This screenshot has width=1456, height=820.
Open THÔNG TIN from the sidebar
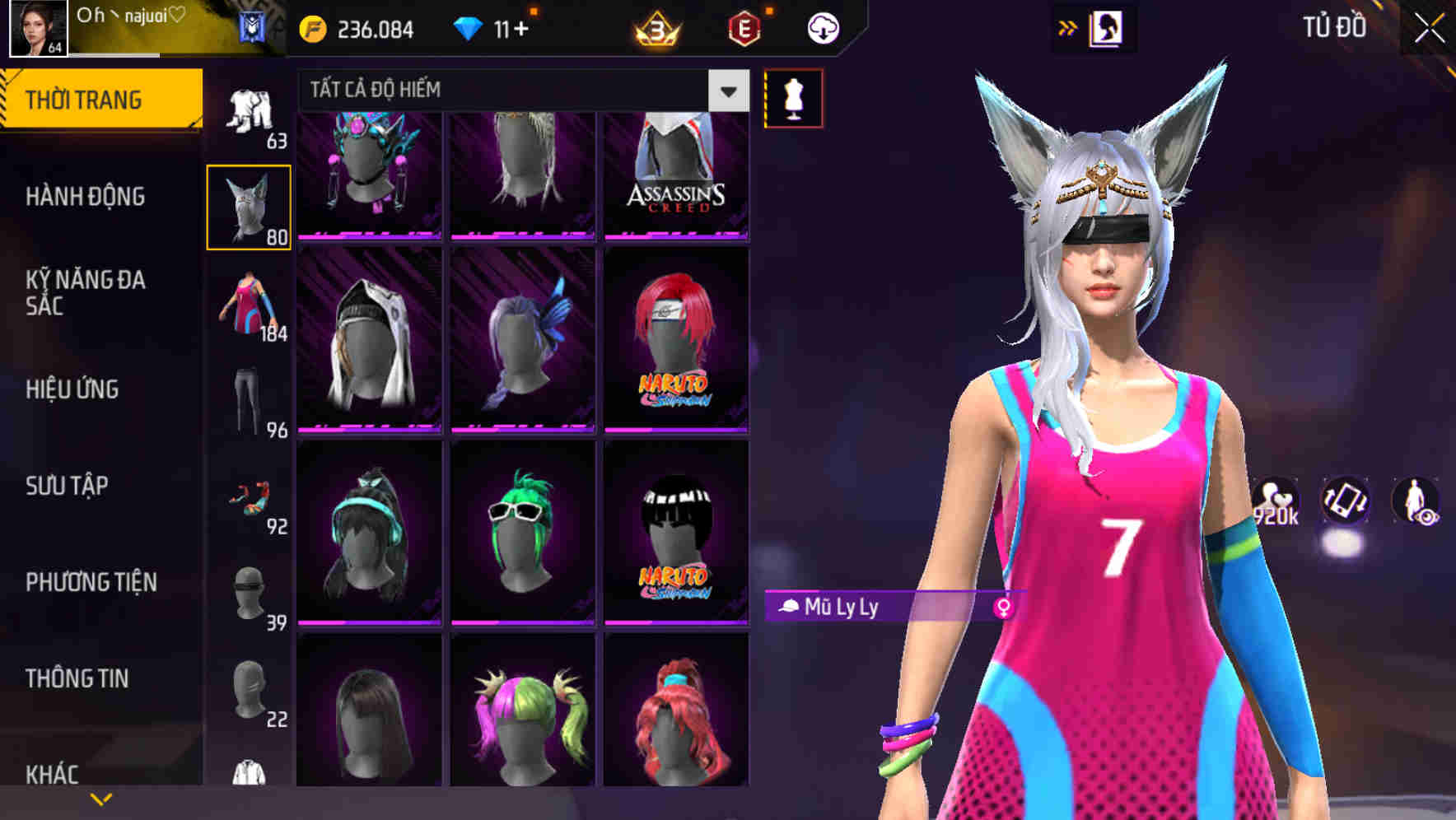point(77,678)
